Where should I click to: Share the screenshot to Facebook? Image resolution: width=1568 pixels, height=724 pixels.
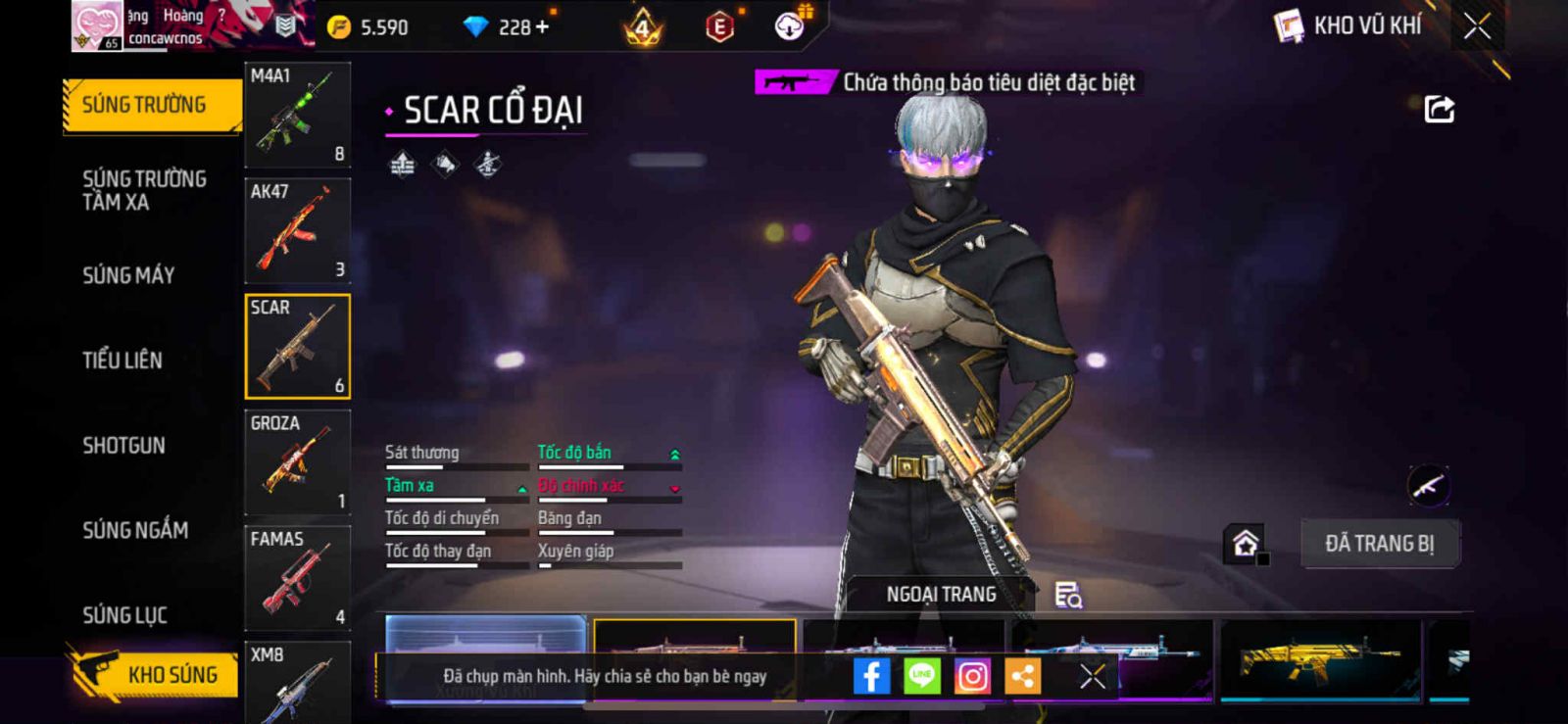pyautogui.click(x=871, y=676)
